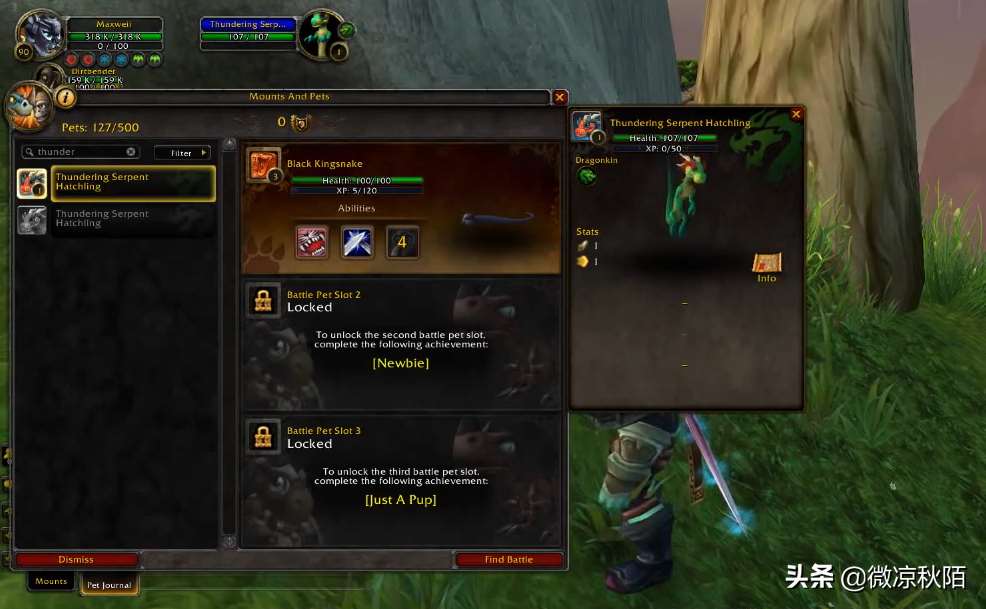The width and height of the screenshot is (986, 609).
Task: Close the Mounts And Pets window
Action: coord(560,97)
